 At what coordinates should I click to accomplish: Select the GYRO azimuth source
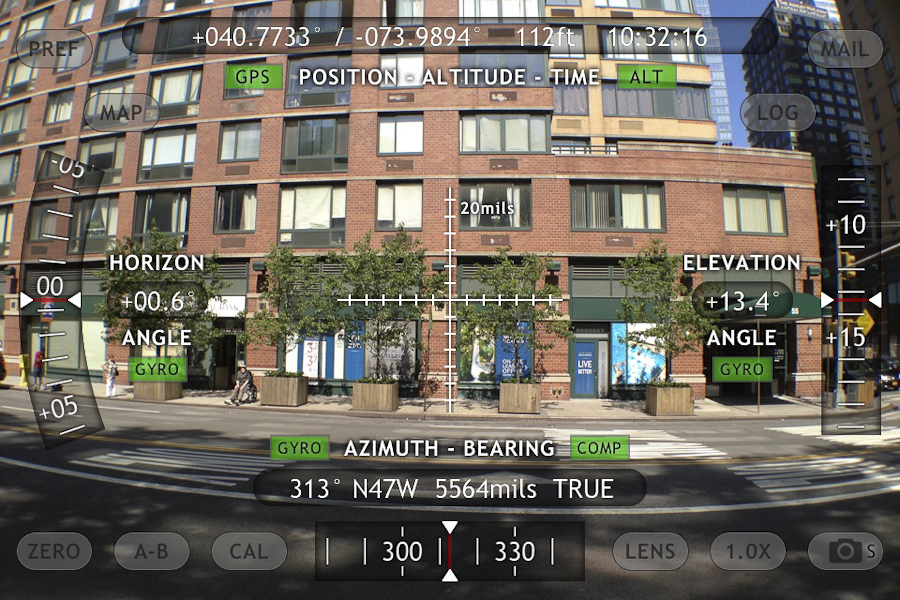coord(299,448)
